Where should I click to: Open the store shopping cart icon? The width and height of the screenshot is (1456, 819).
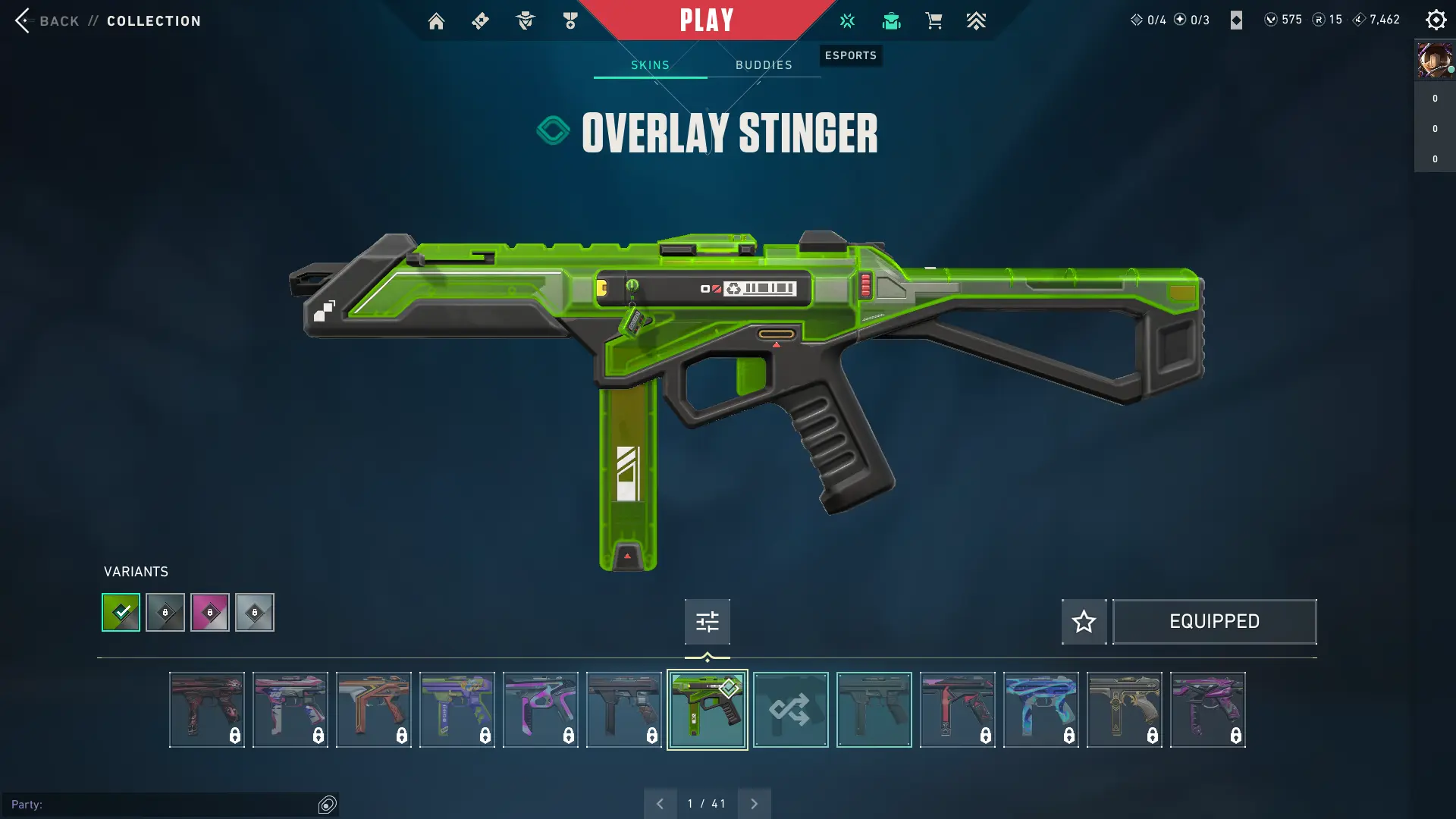(x=934, y=21)
